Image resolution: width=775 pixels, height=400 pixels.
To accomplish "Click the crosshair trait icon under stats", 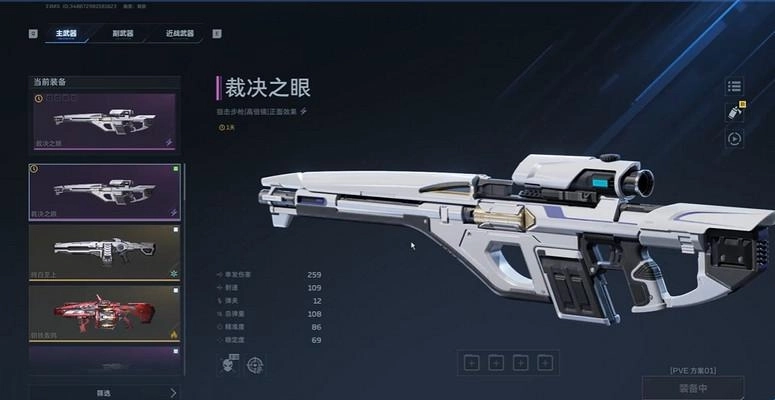I will click(x=256, y=366).
